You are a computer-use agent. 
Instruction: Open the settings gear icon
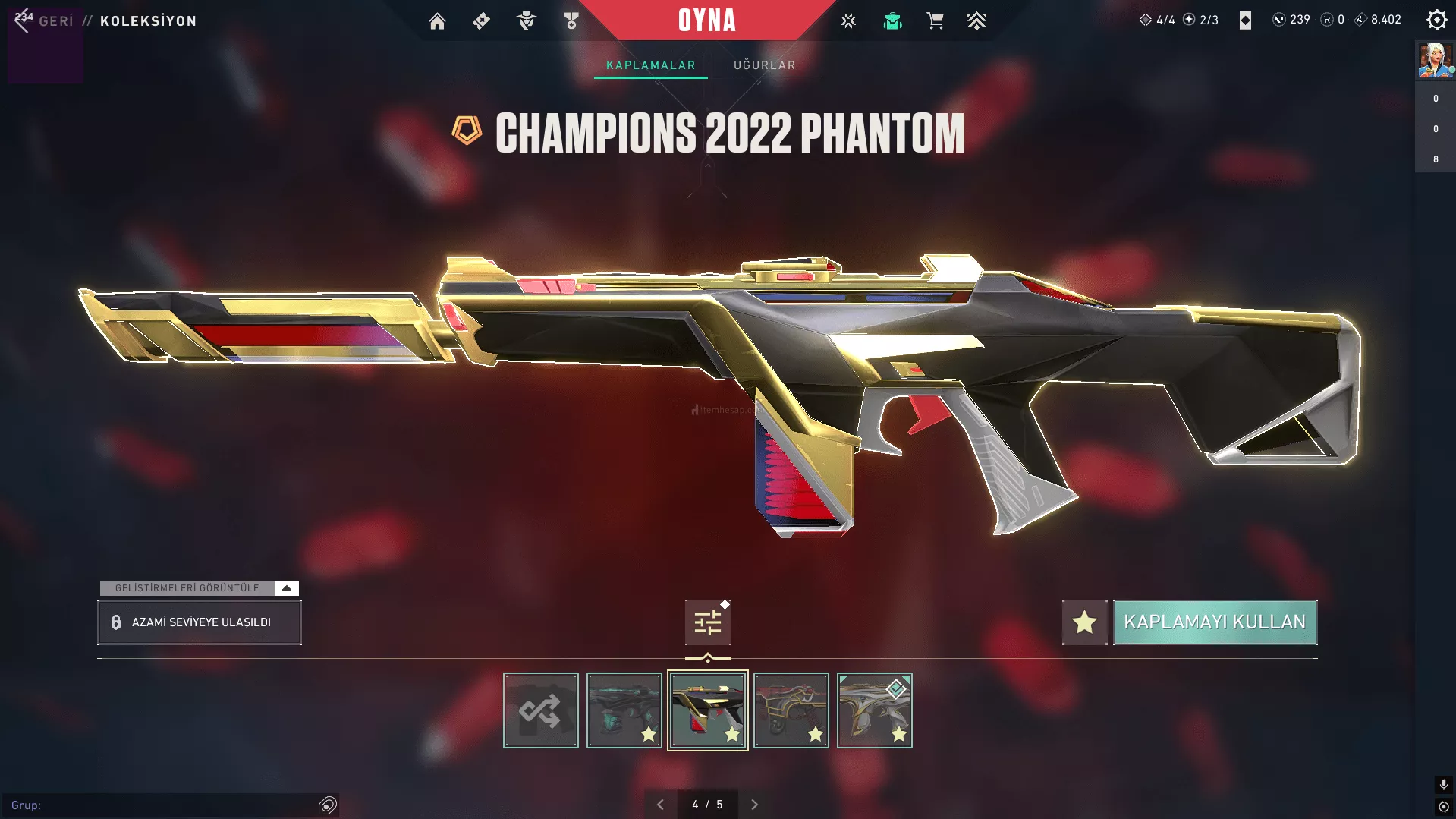coord(1436,20)
